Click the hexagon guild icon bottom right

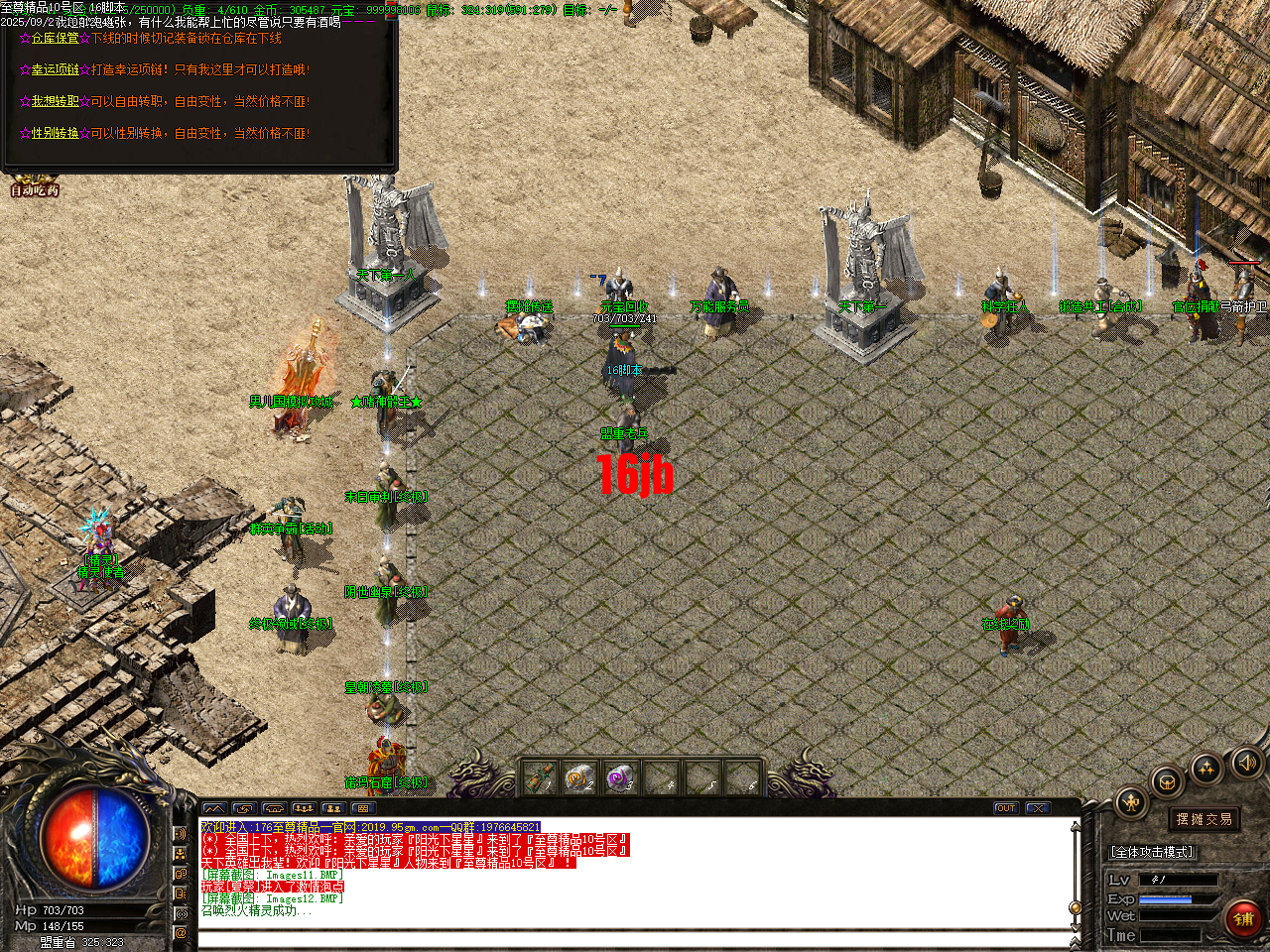[x=1167, y=782]
